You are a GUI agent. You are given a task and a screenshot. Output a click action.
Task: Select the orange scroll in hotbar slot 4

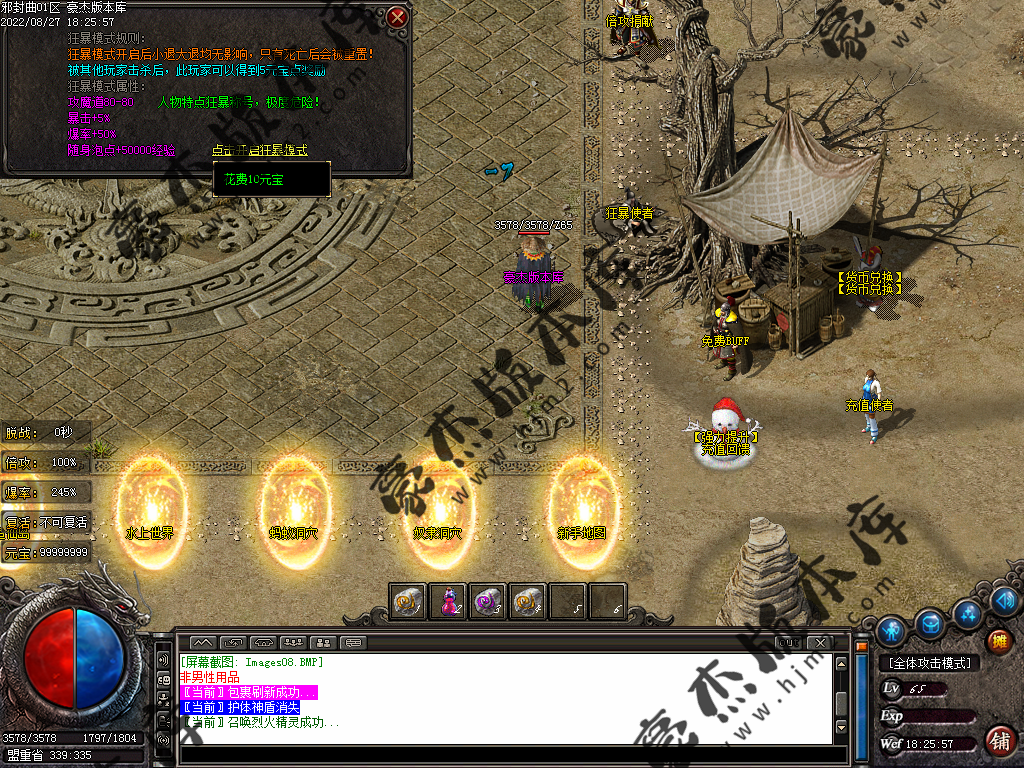[528, 601]
